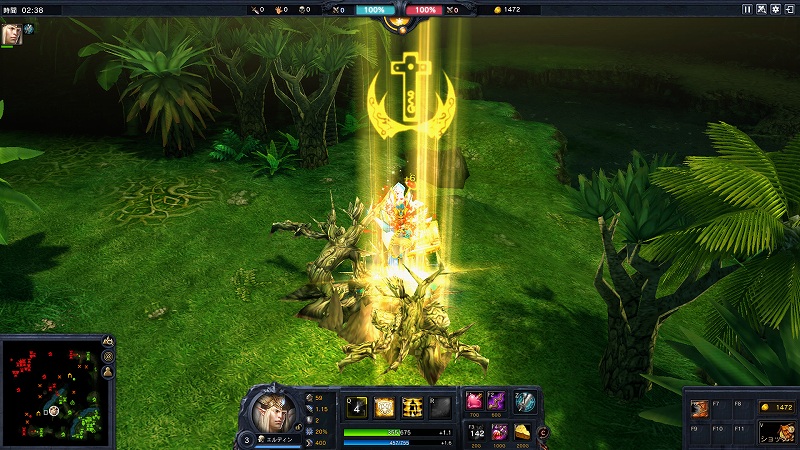Image resolution: width=800 pixels, height=450 pixels.
Task: Activate the golden shield emblem ability
Action: pyautogui.click(x=383, y=407)
